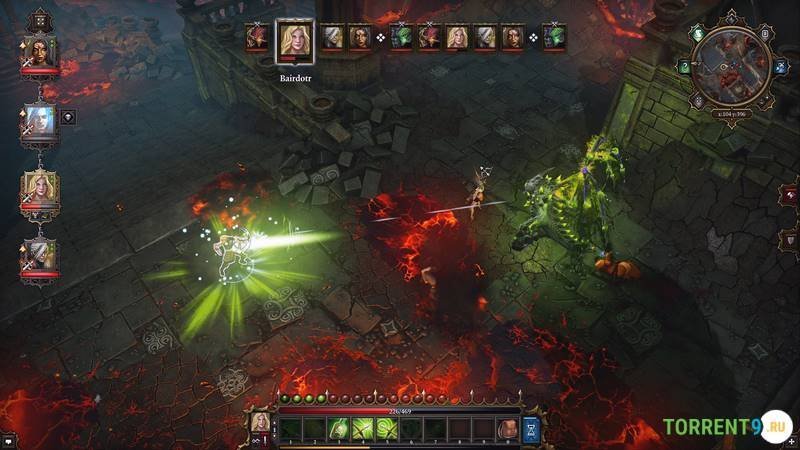Click the status icon beside the white-haired portrait
This screenshot has height=450, width=800.
(x=68, y=116)
